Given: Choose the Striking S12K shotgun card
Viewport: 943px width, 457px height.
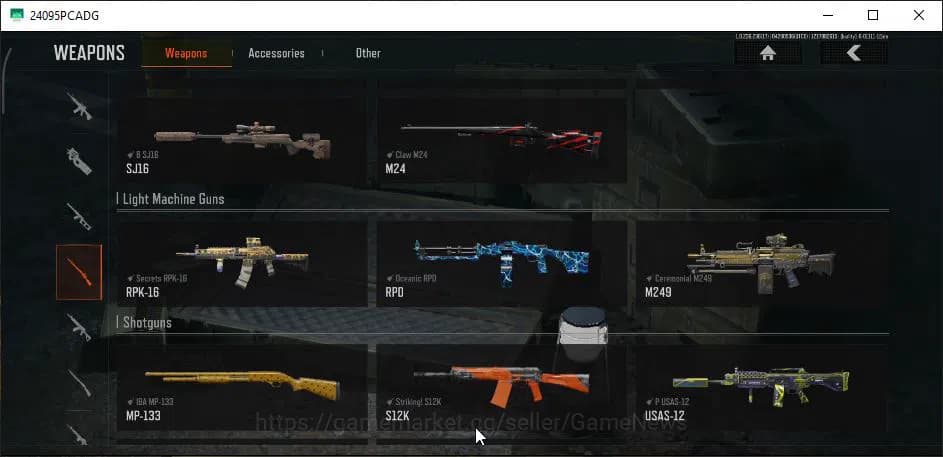Looking at the screenshot, I should coord(501,387).
